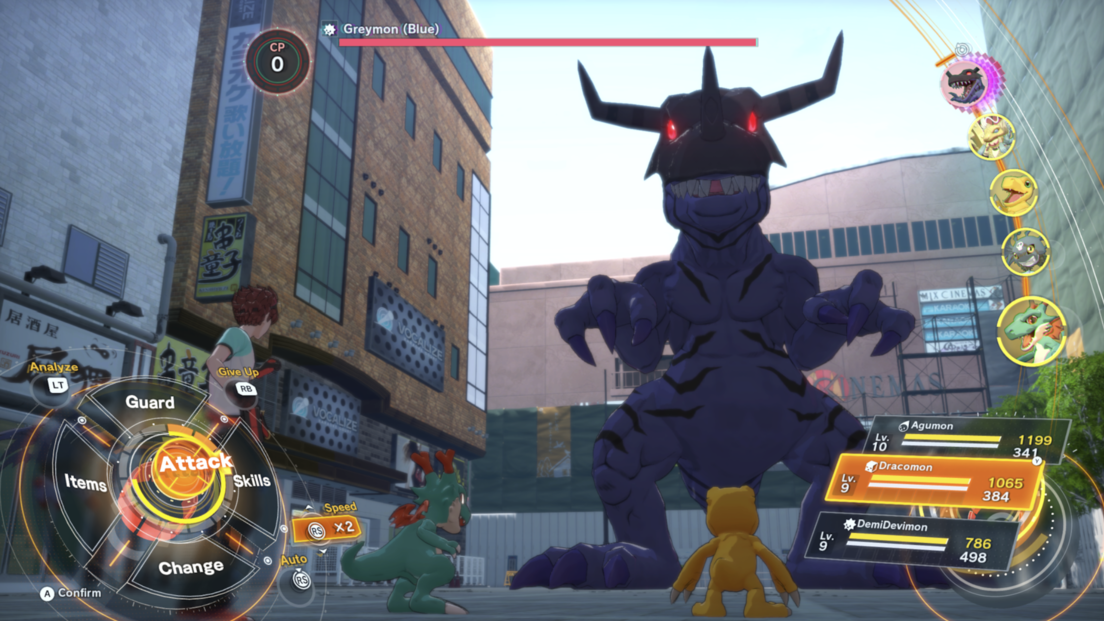Screen dimensions: 1104x621
Task: Select the Attack command
Action: 195,463
